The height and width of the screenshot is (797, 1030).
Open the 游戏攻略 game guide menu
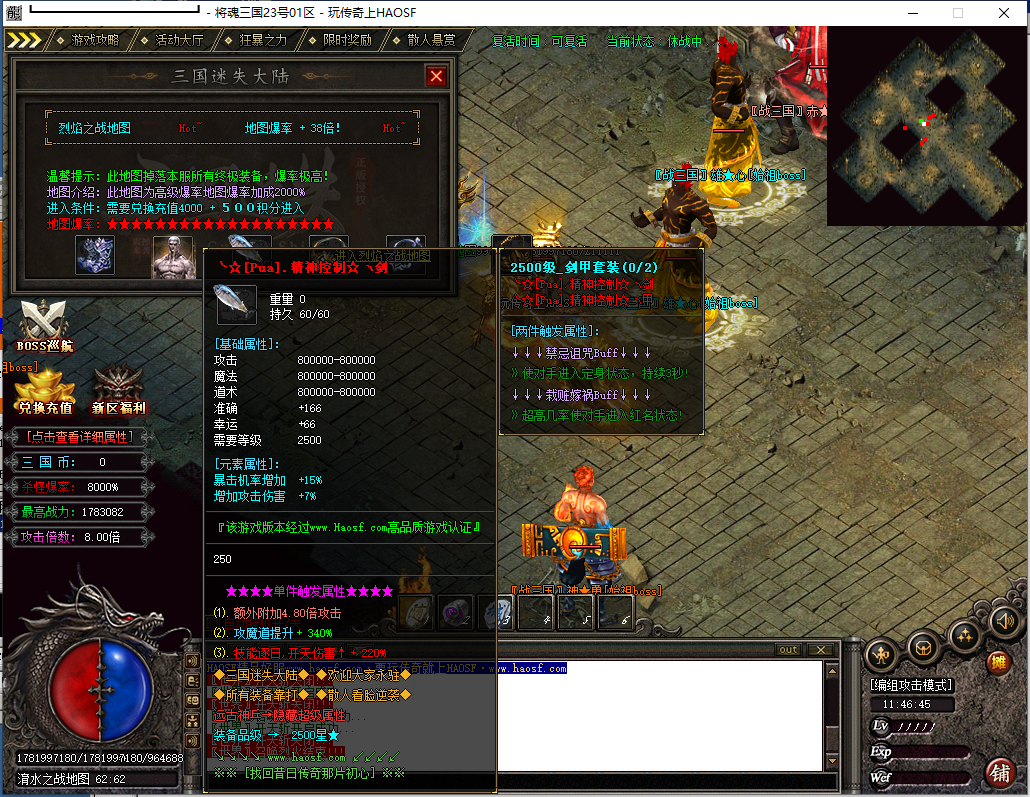94,40
